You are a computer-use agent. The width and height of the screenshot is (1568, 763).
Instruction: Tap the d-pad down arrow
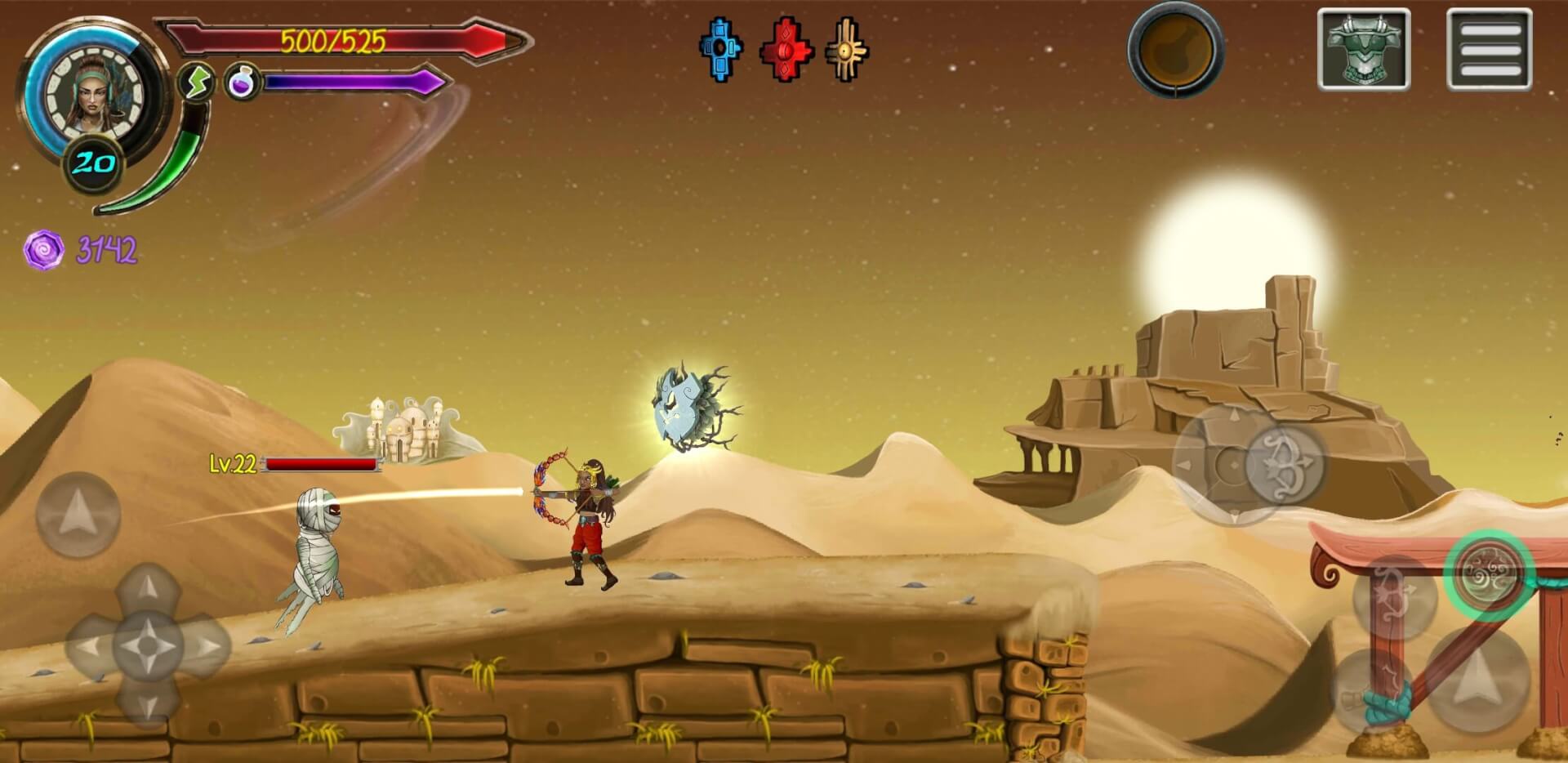pyautogui.click(x=147, y=704)
